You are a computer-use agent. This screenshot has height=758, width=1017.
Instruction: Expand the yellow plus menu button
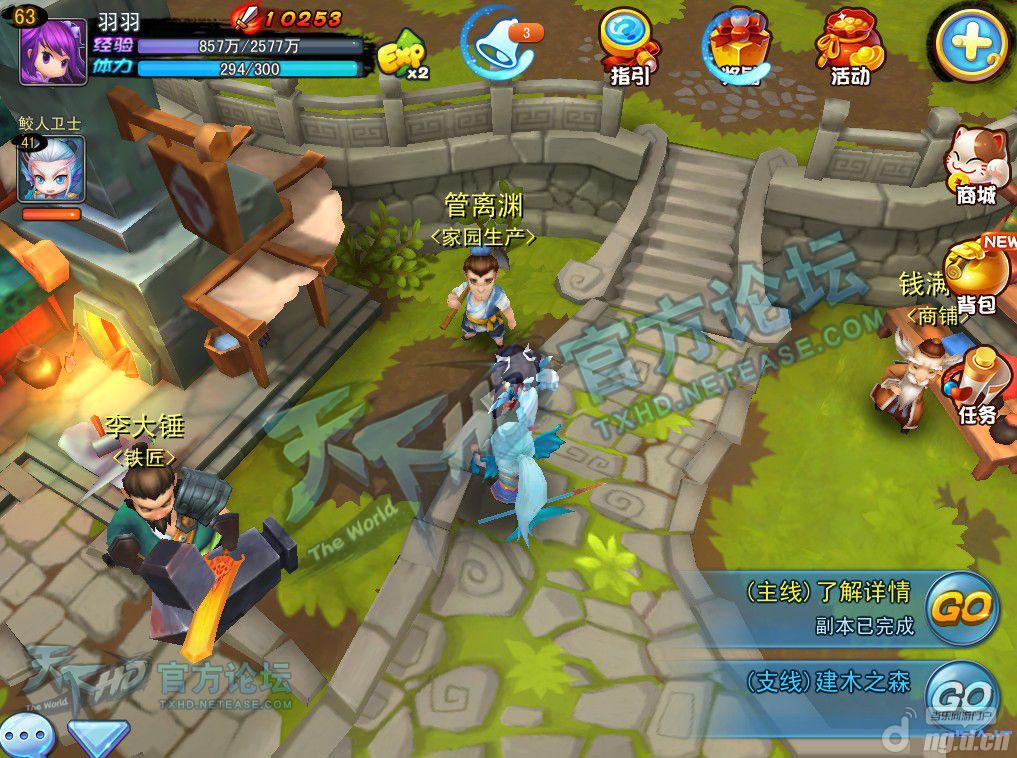968,45
